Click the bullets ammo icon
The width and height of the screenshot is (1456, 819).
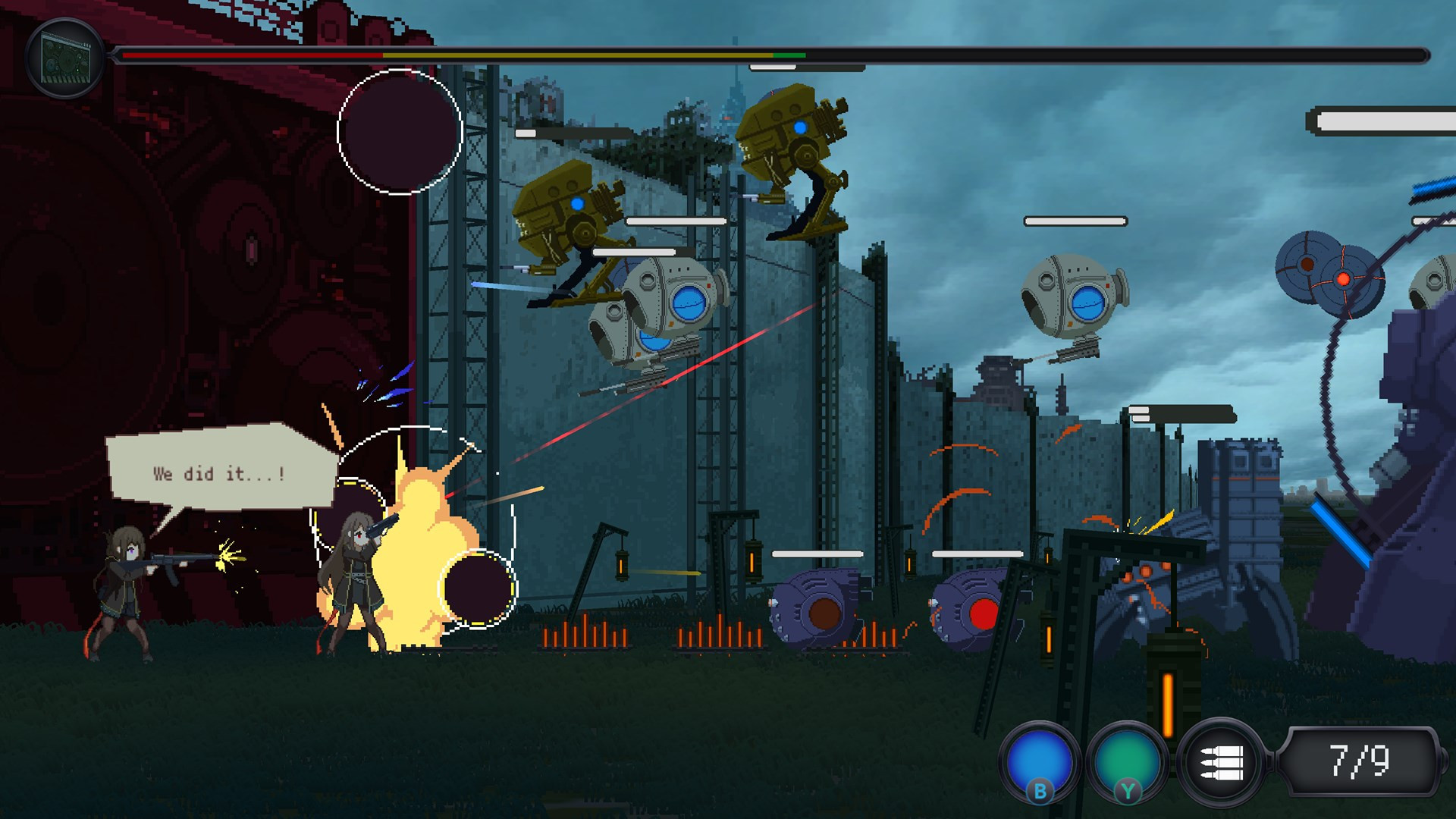click(x=1221, y=761)
